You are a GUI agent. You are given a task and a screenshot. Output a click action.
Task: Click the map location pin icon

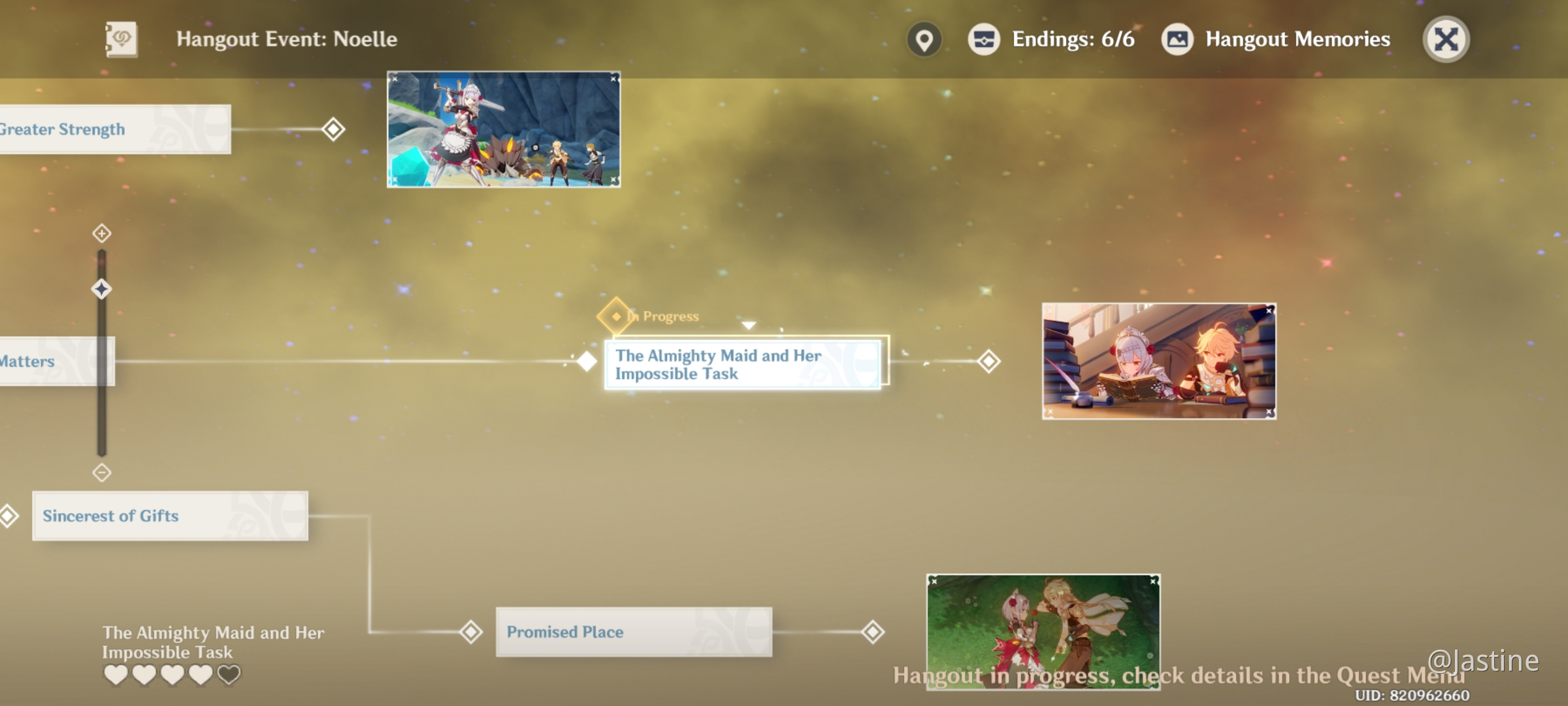[924, 39]
